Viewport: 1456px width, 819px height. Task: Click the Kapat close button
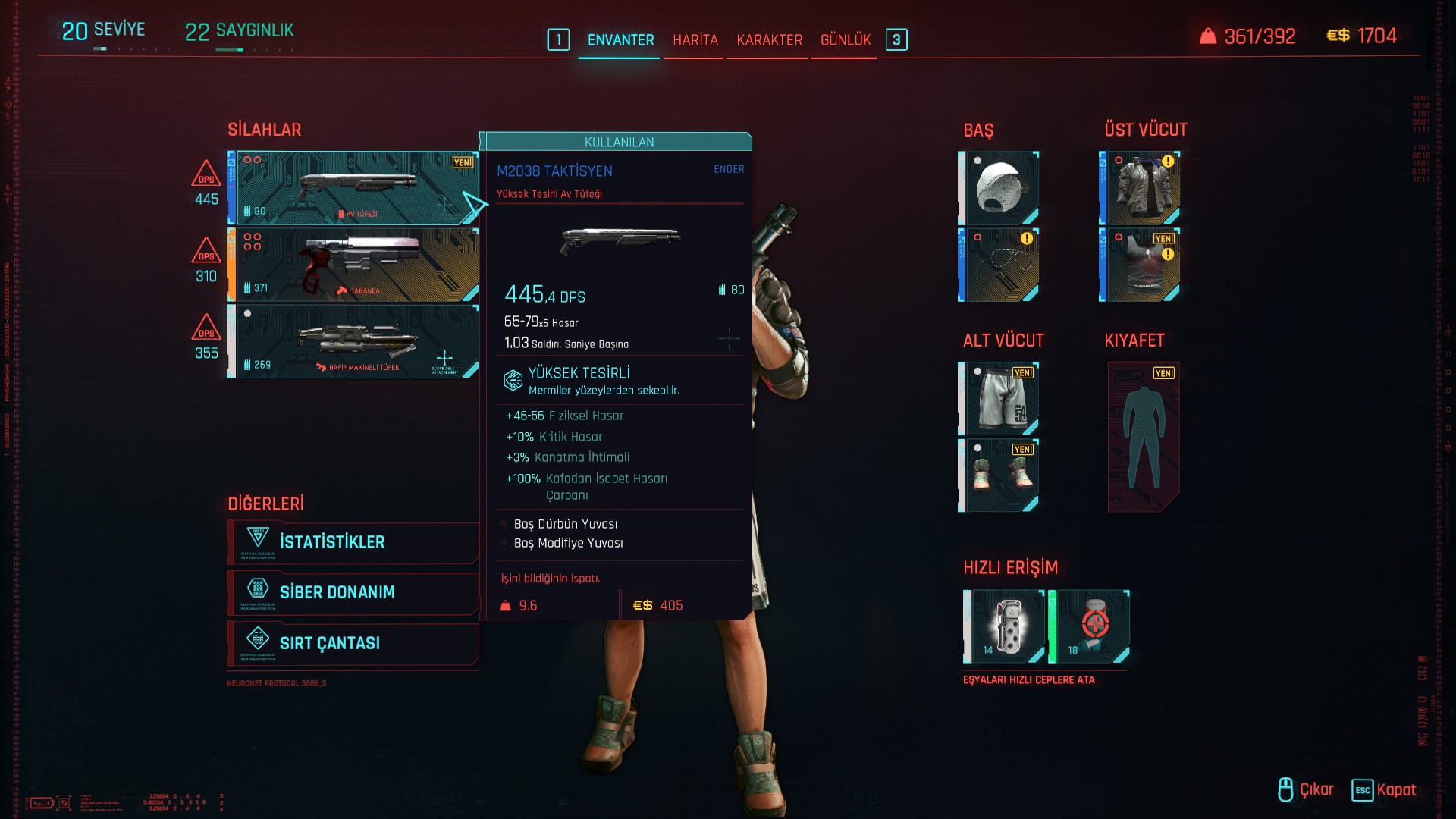1385,790
